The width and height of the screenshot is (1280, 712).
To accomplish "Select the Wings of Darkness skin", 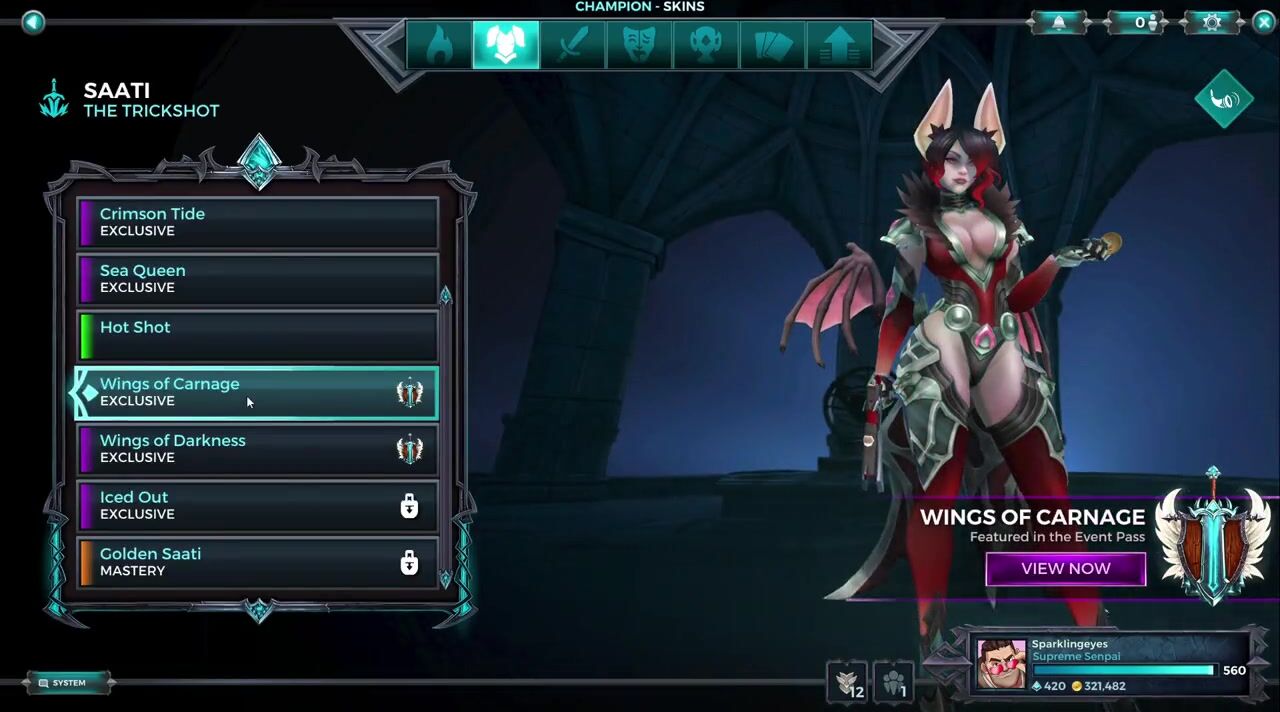I will 258,449.
